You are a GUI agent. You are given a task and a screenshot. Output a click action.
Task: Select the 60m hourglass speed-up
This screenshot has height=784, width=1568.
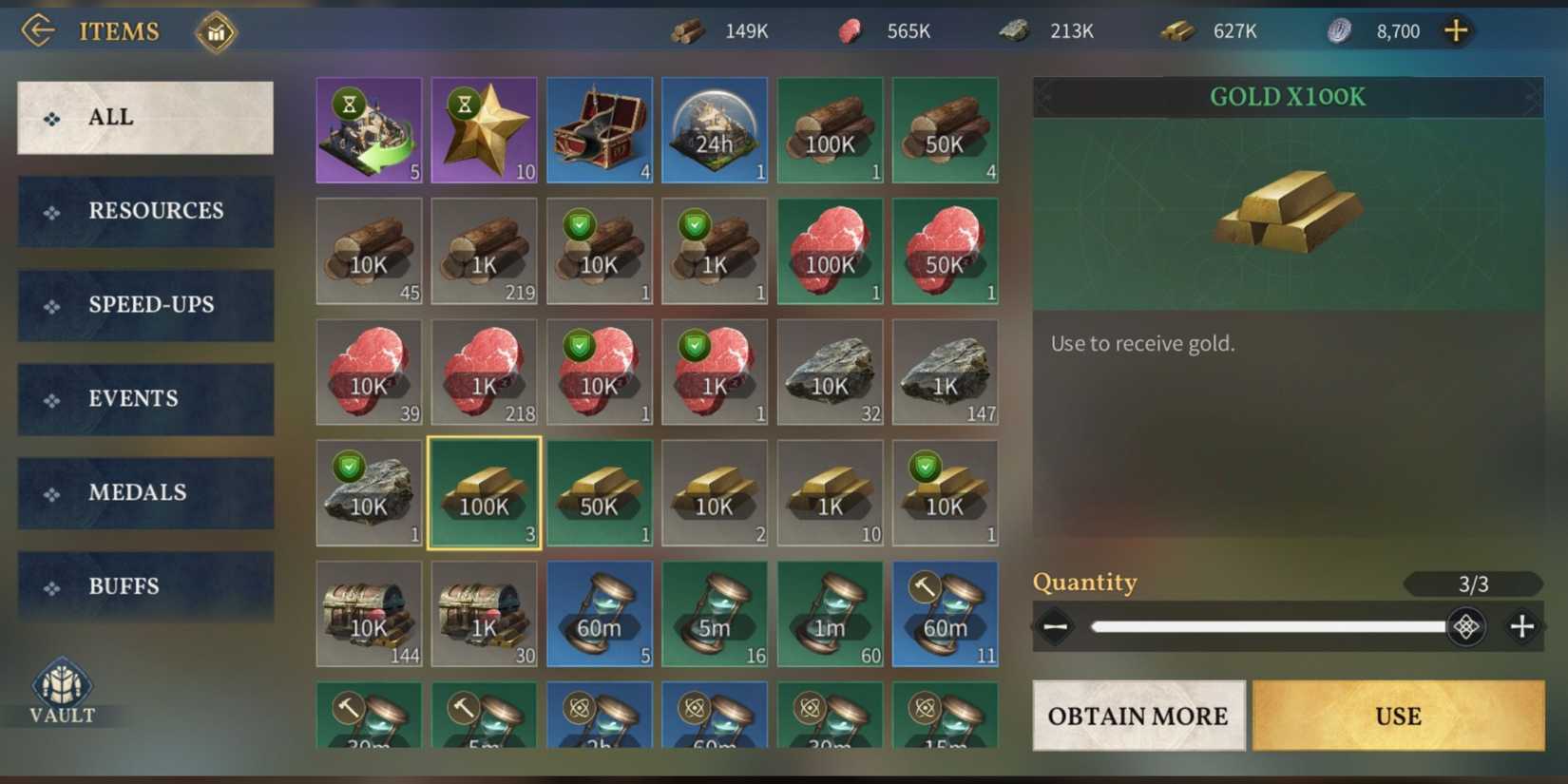(600, 614)
